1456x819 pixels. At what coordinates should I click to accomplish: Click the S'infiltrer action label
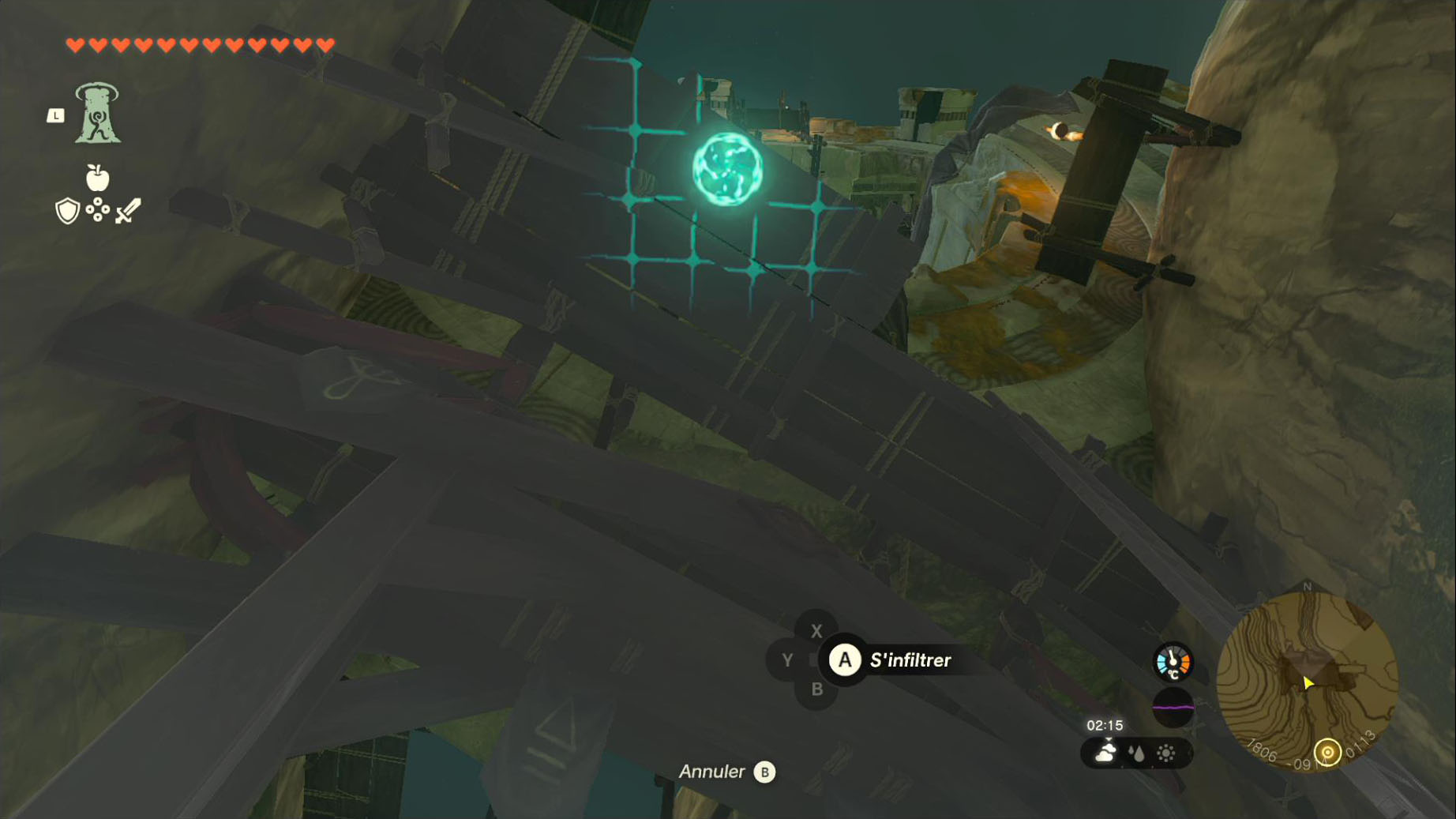click(910, 660)
